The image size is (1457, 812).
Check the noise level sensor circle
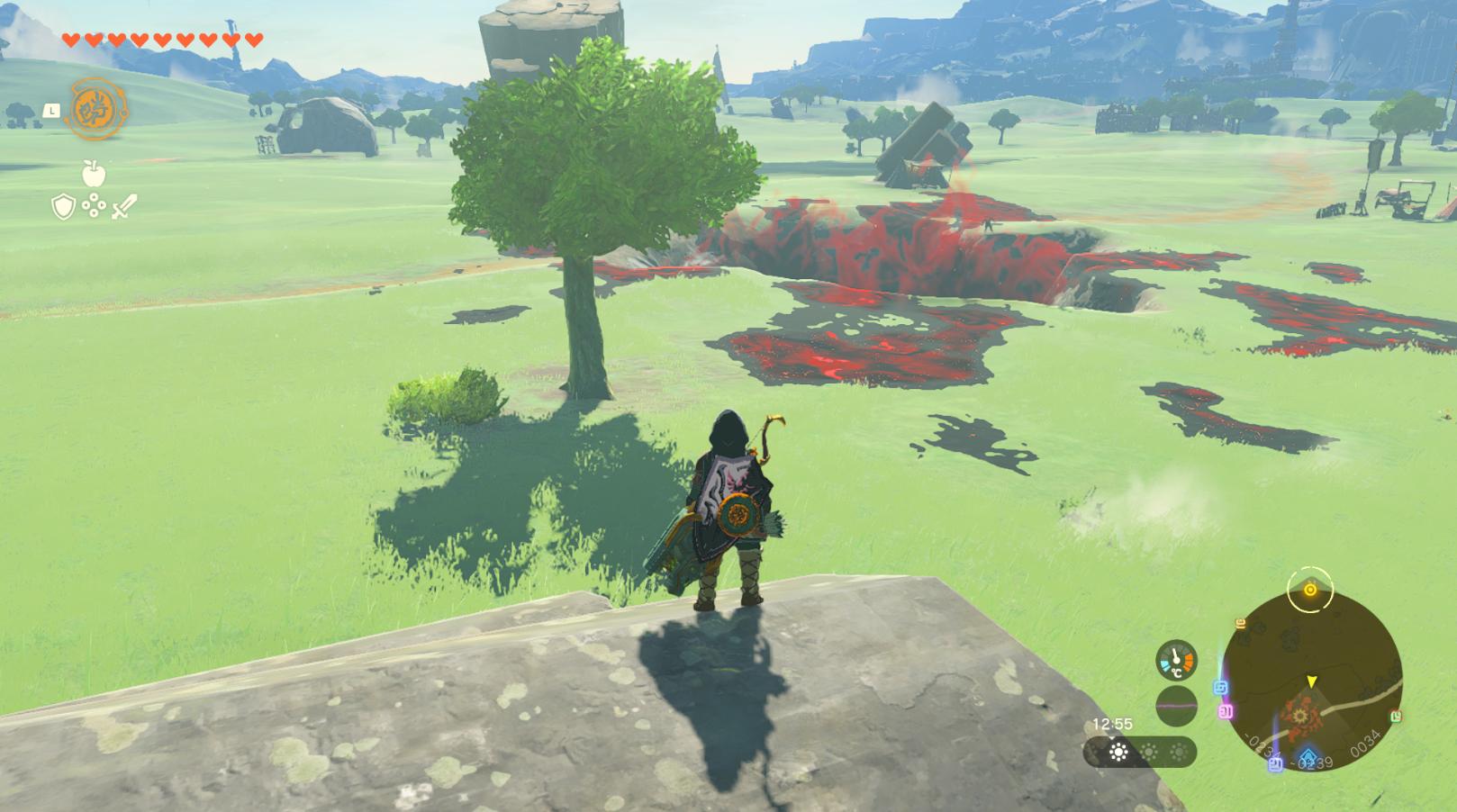coord(1176,706)
